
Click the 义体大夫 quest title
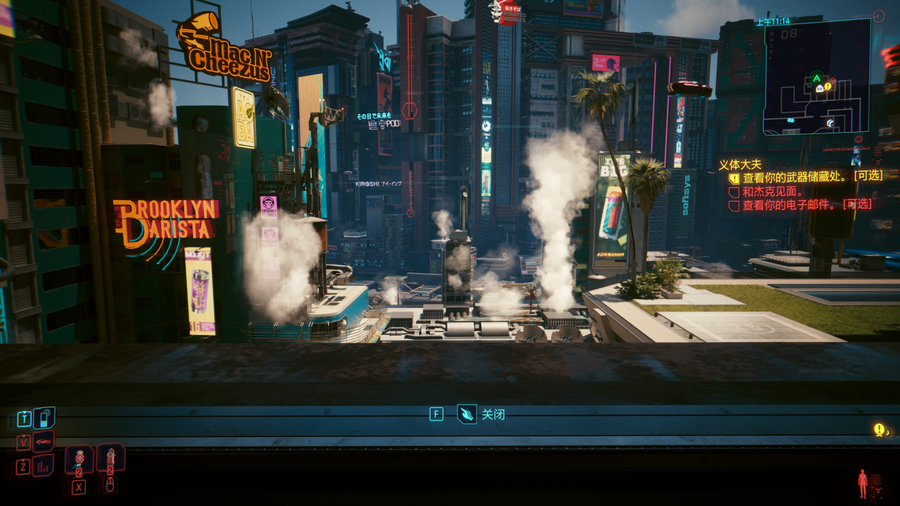(739, 163)
